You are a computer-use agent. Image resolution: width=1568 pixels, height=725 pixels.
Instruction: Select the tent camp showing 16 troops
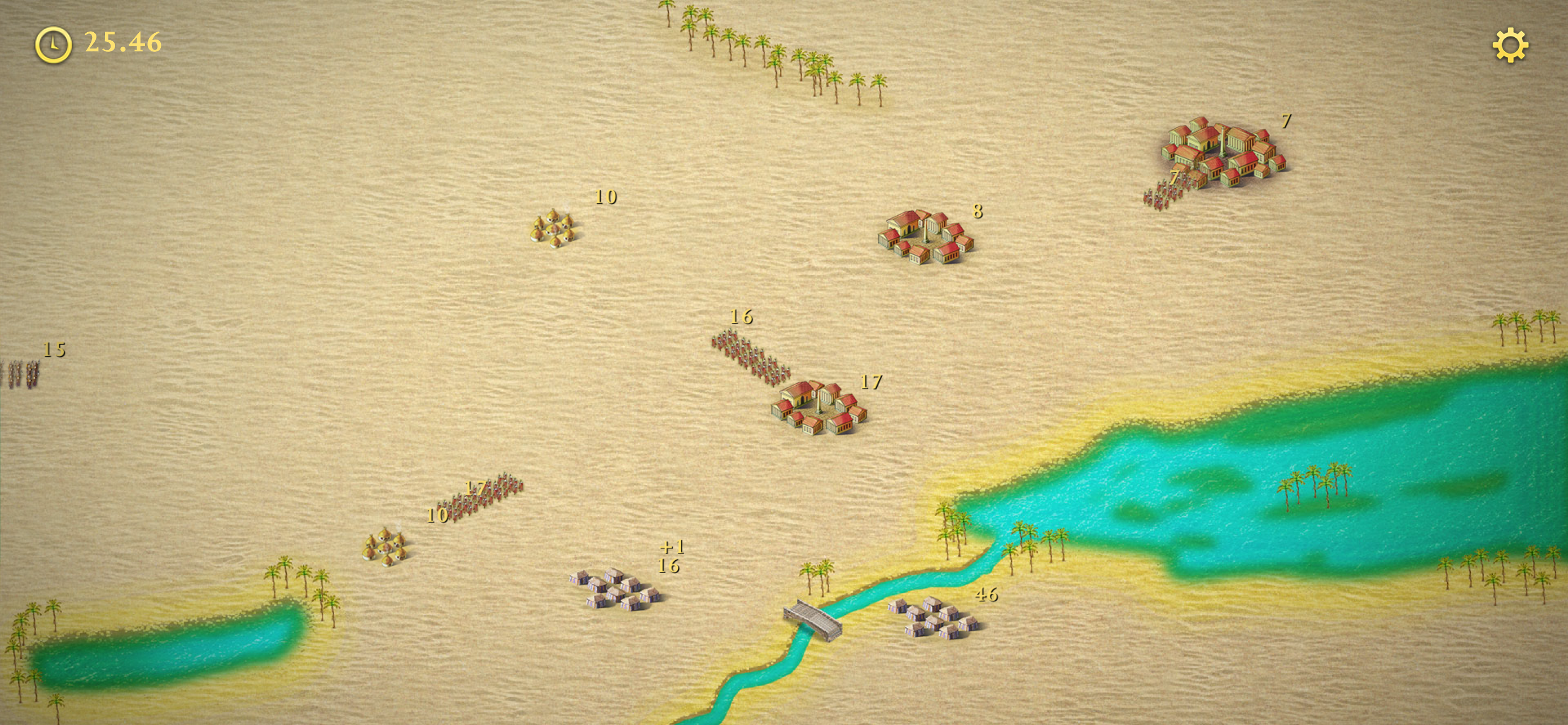click(x=616, y=589)
